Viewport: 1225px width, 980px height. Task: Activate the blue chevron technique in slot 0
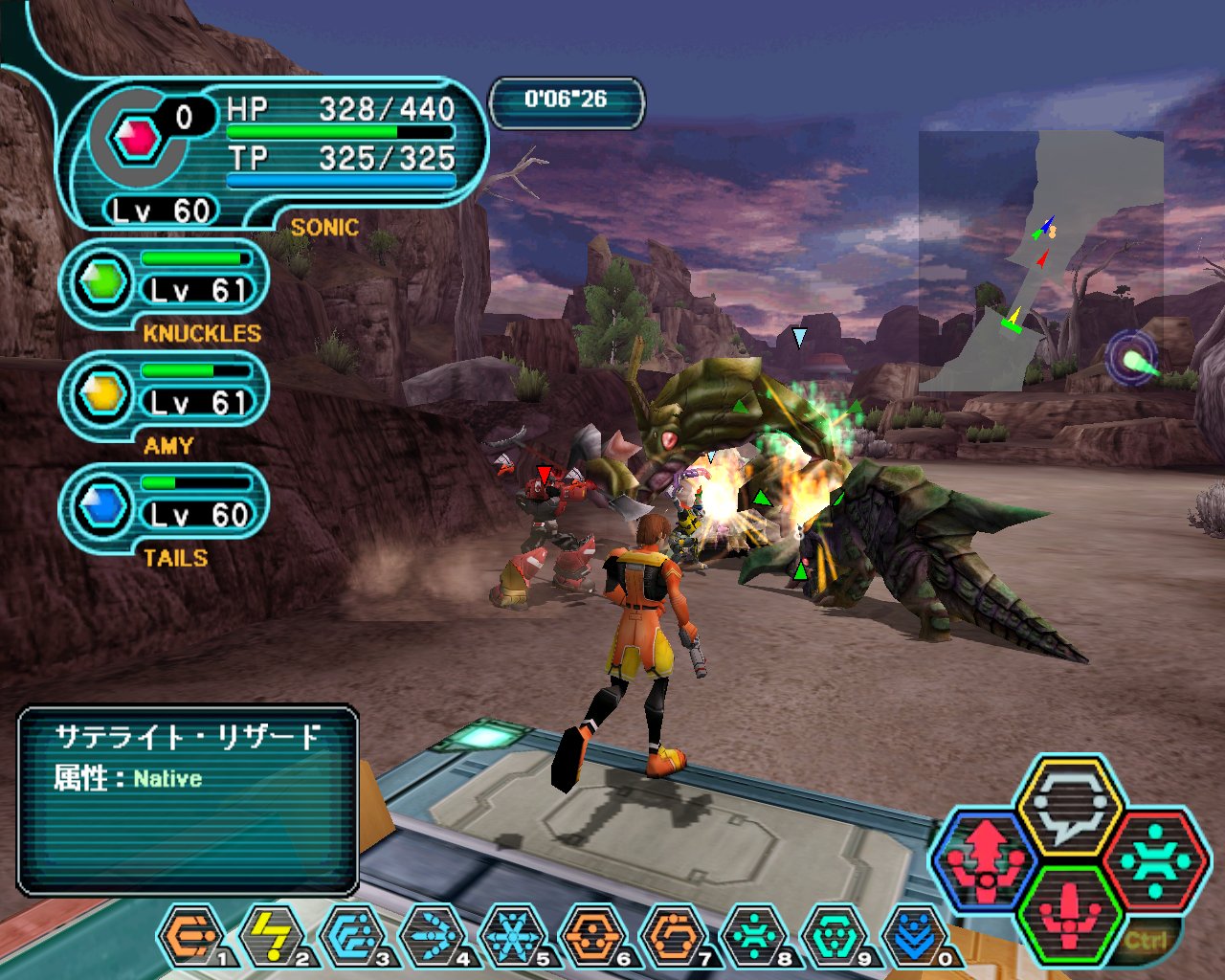coord(914,935)
